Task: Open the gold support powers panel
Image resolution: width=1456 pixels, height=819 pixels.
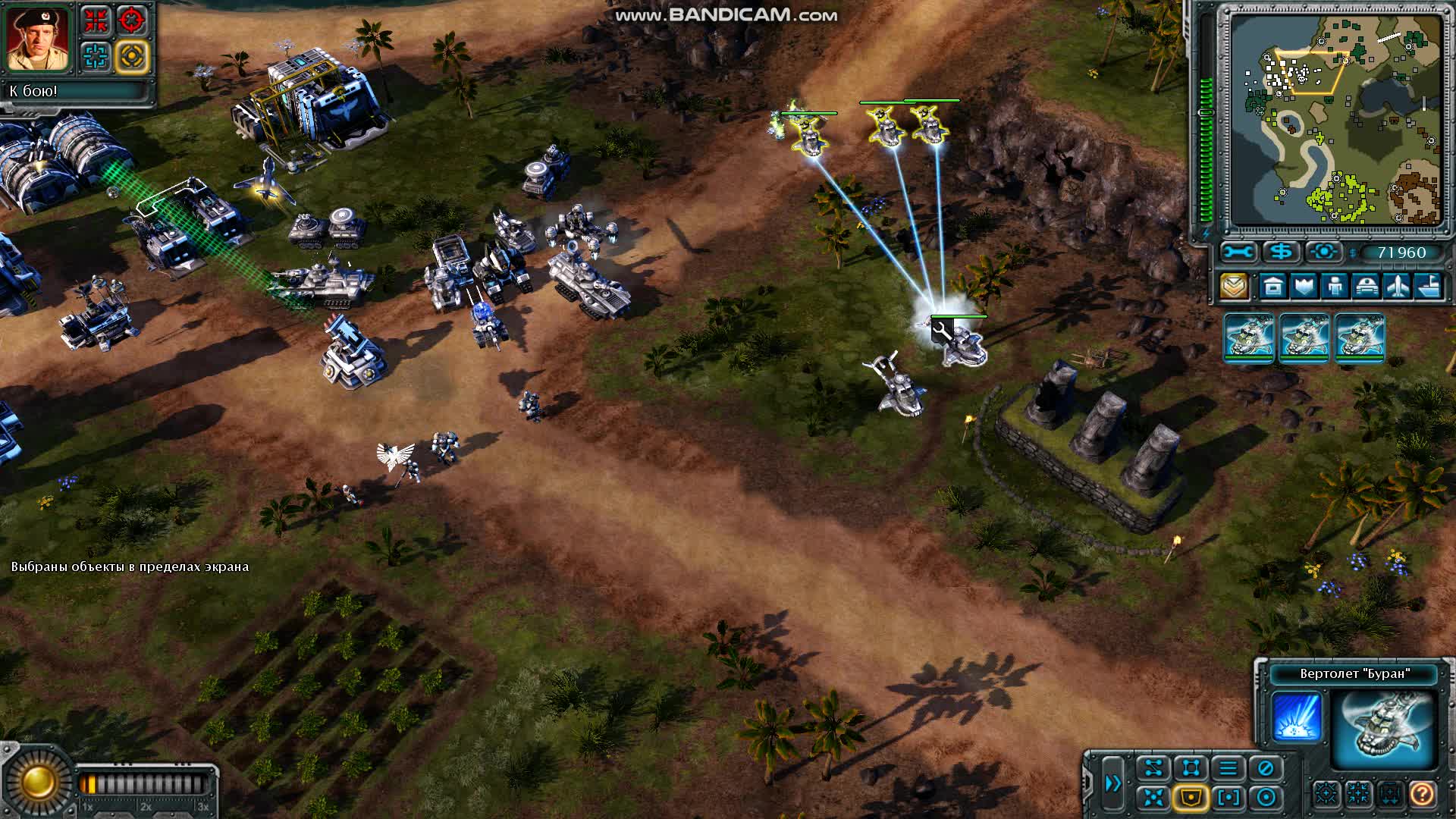Action: click(x=1235, y=287)
